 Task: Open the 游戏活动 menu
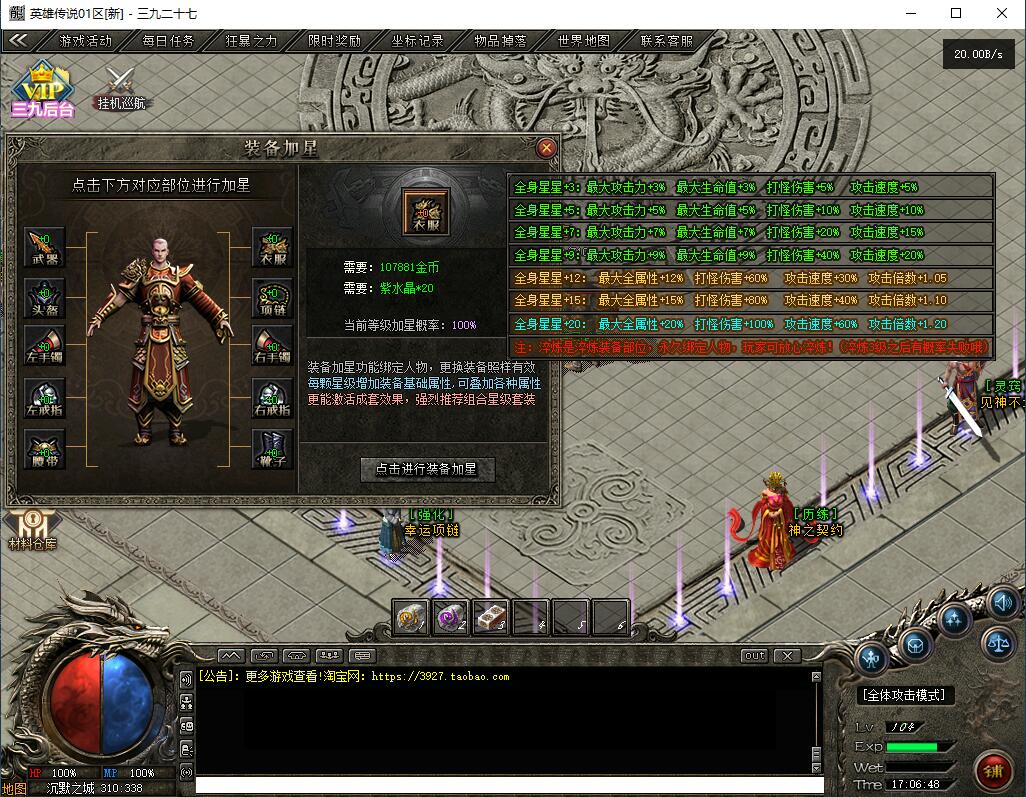click(86, 41)
